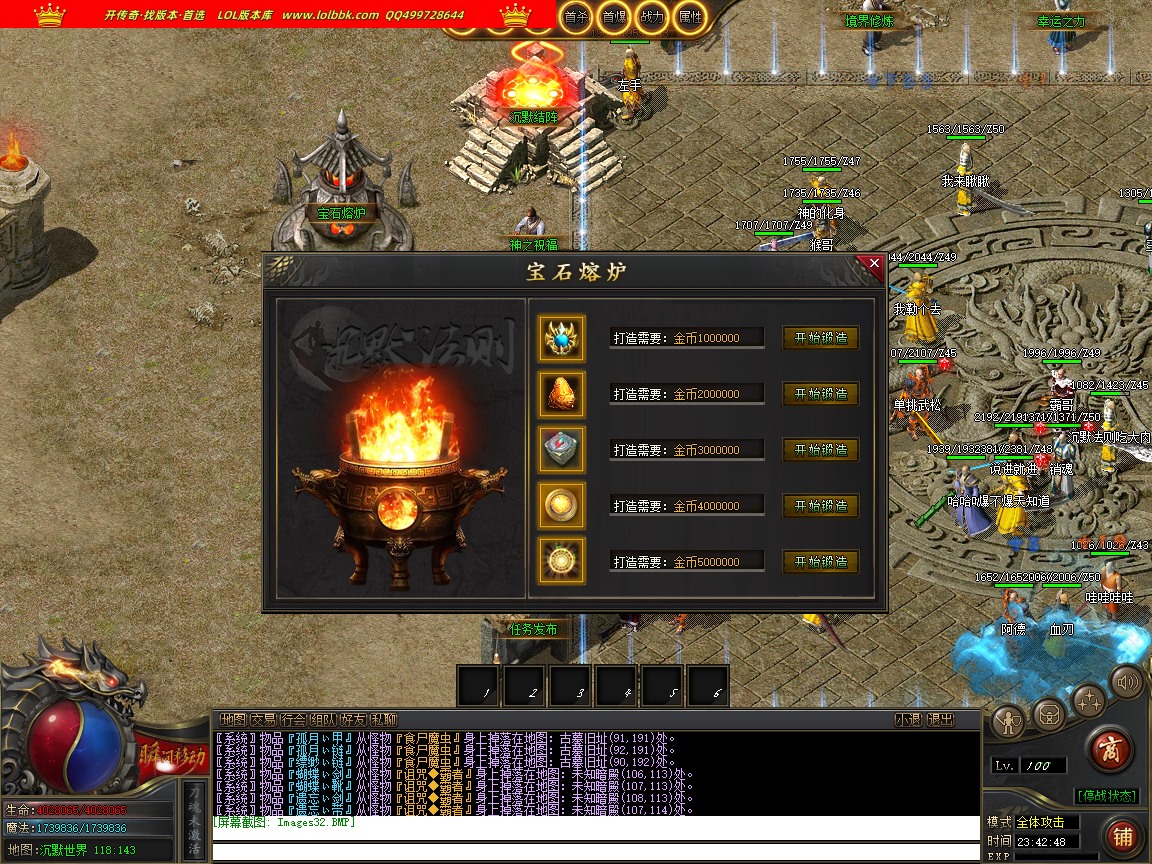Begin forging the 5000000 gold gem
The width and height of the screenshot is (1152, 864).
pos(820,562)
